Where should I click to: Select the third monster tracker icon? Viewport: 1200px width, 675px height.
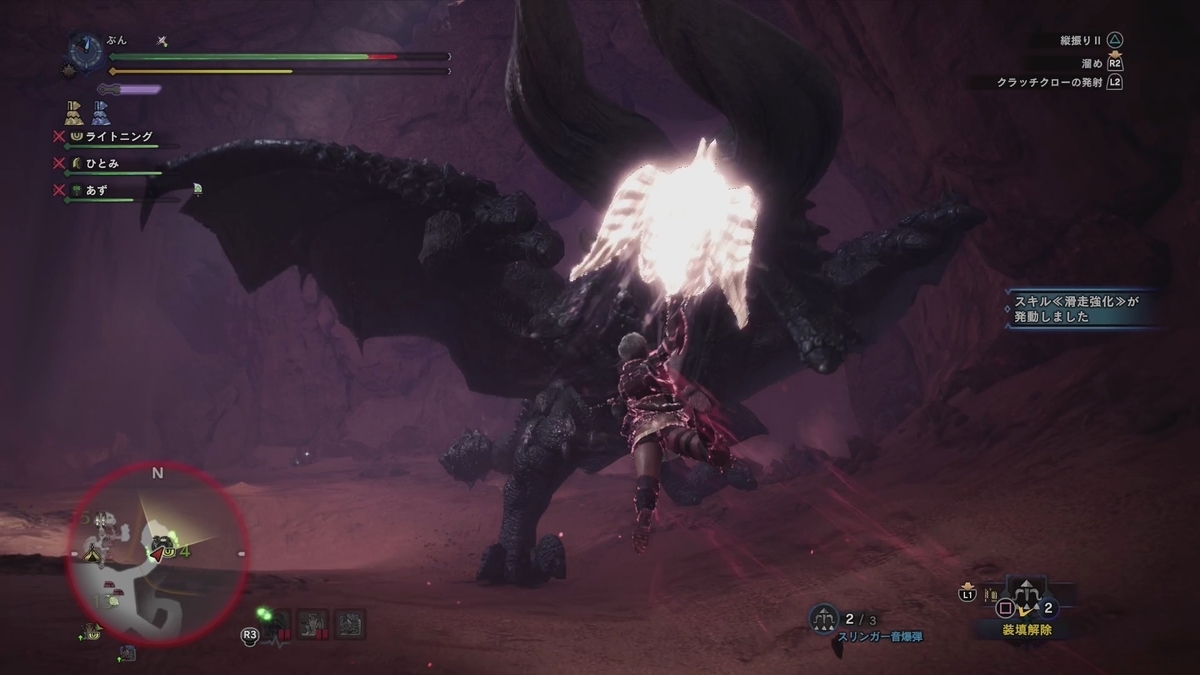pyautogui.click(x=350, y=623)
